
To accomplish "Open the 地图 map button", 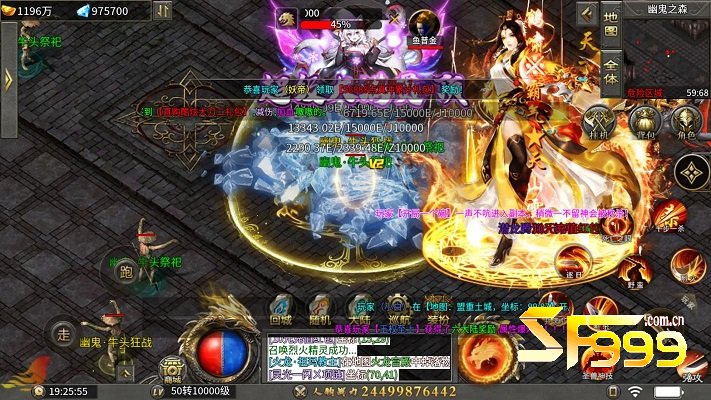I will pos(612,24).
